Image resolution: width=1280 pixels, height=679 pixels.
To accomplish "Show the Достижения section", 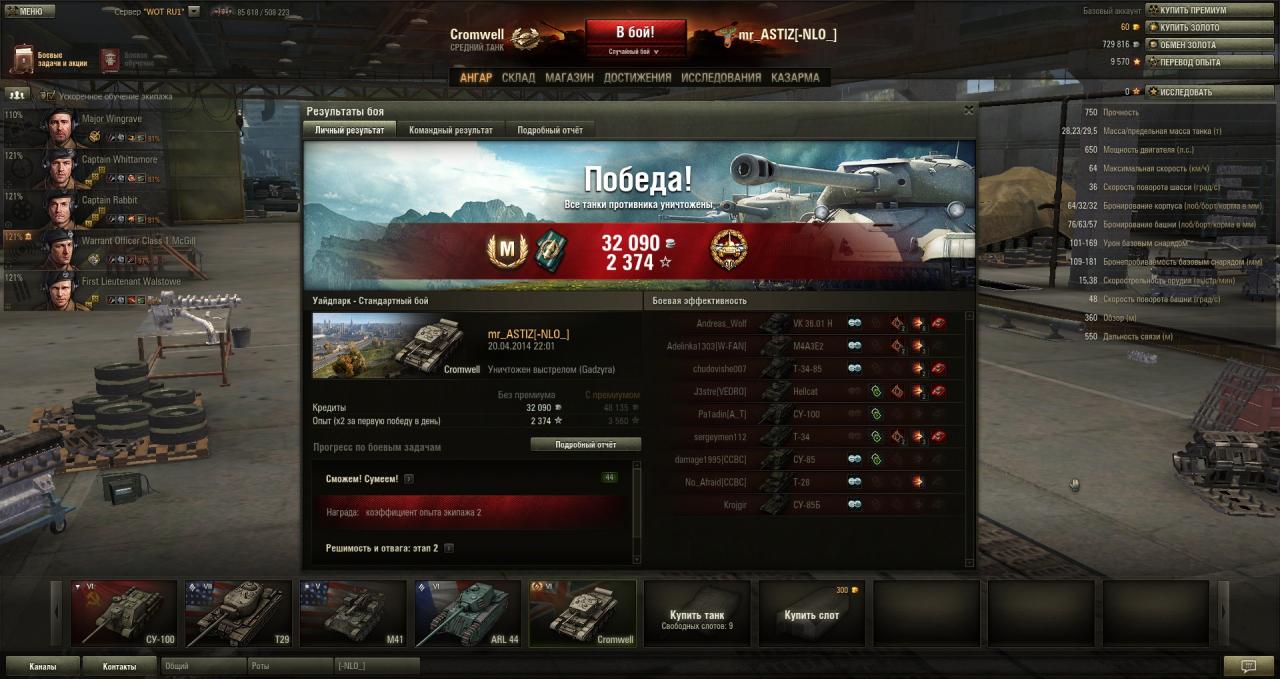I will pos(637,77).
